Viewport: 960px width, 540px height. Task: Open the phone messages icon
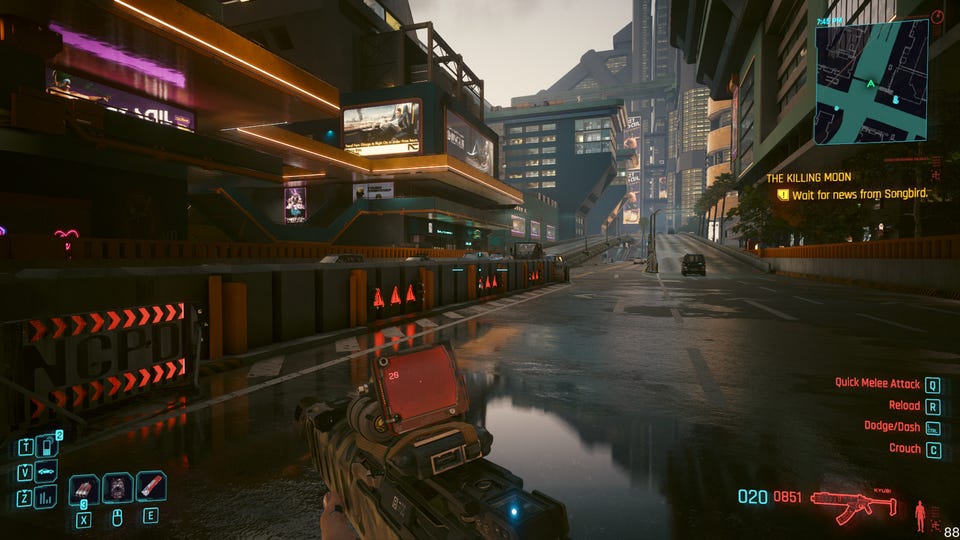pyautogui.click(x=46, y=446)
